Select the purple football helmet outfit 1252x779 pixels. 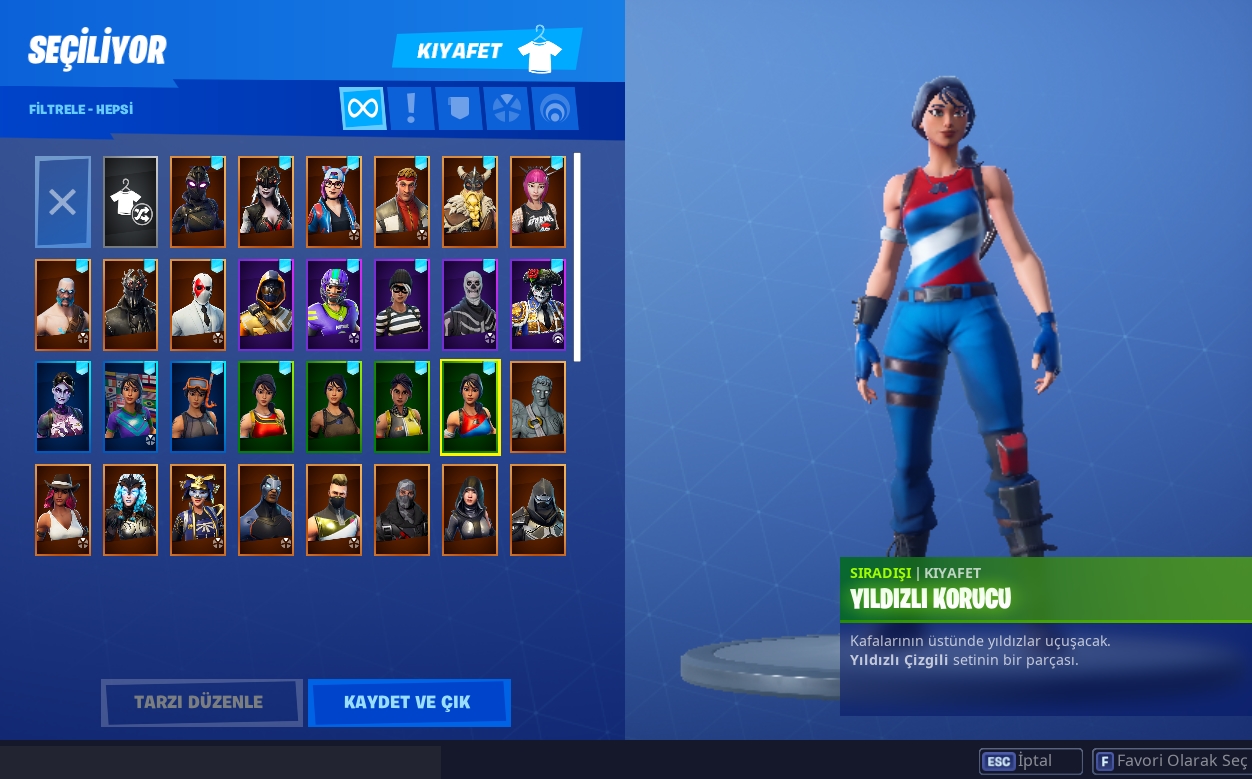click(x=334, y=305)
